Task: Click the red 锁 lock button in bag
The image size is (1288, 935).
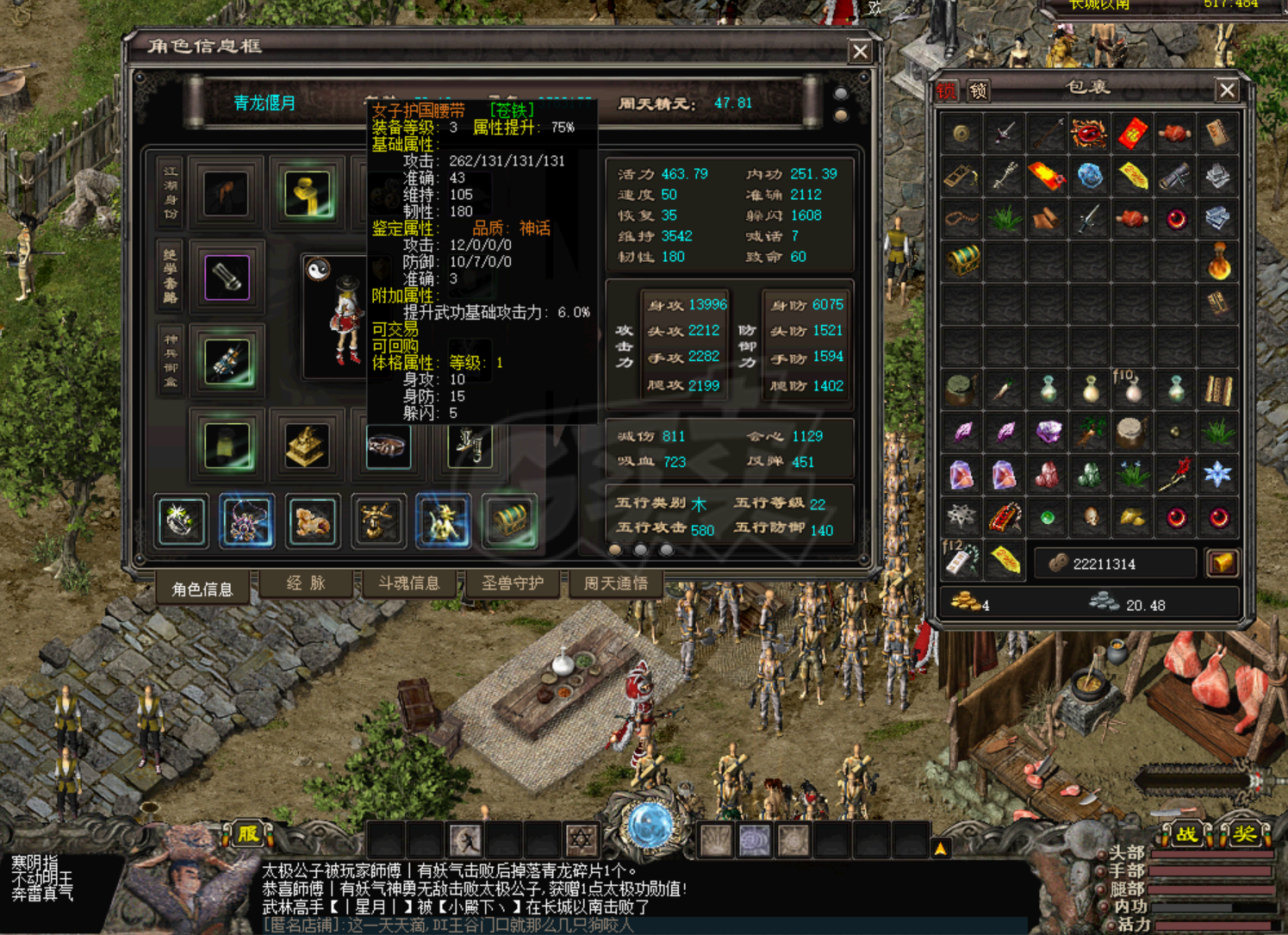Action: coord(947,90)
